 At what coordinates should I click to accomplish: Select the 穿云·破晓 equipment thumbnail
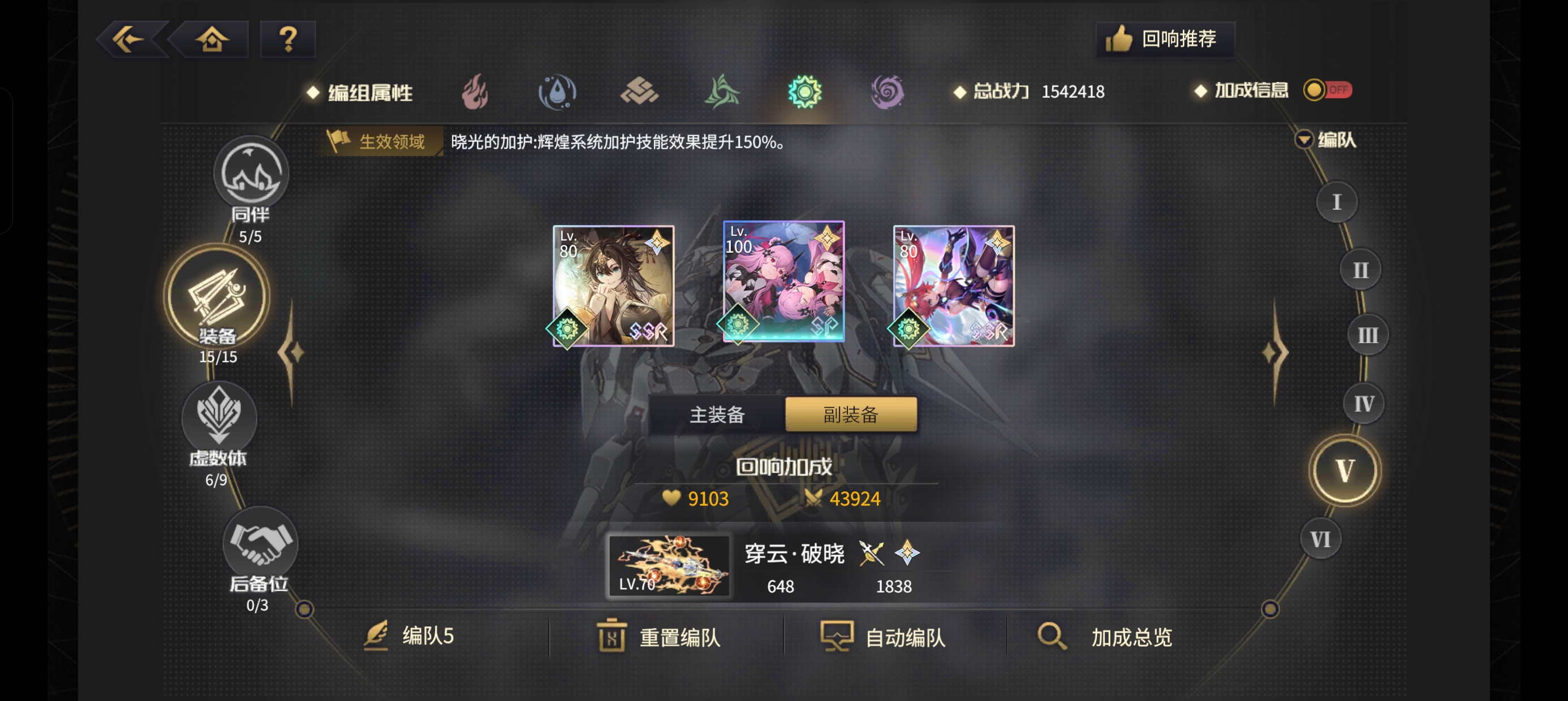coord(670,567)
